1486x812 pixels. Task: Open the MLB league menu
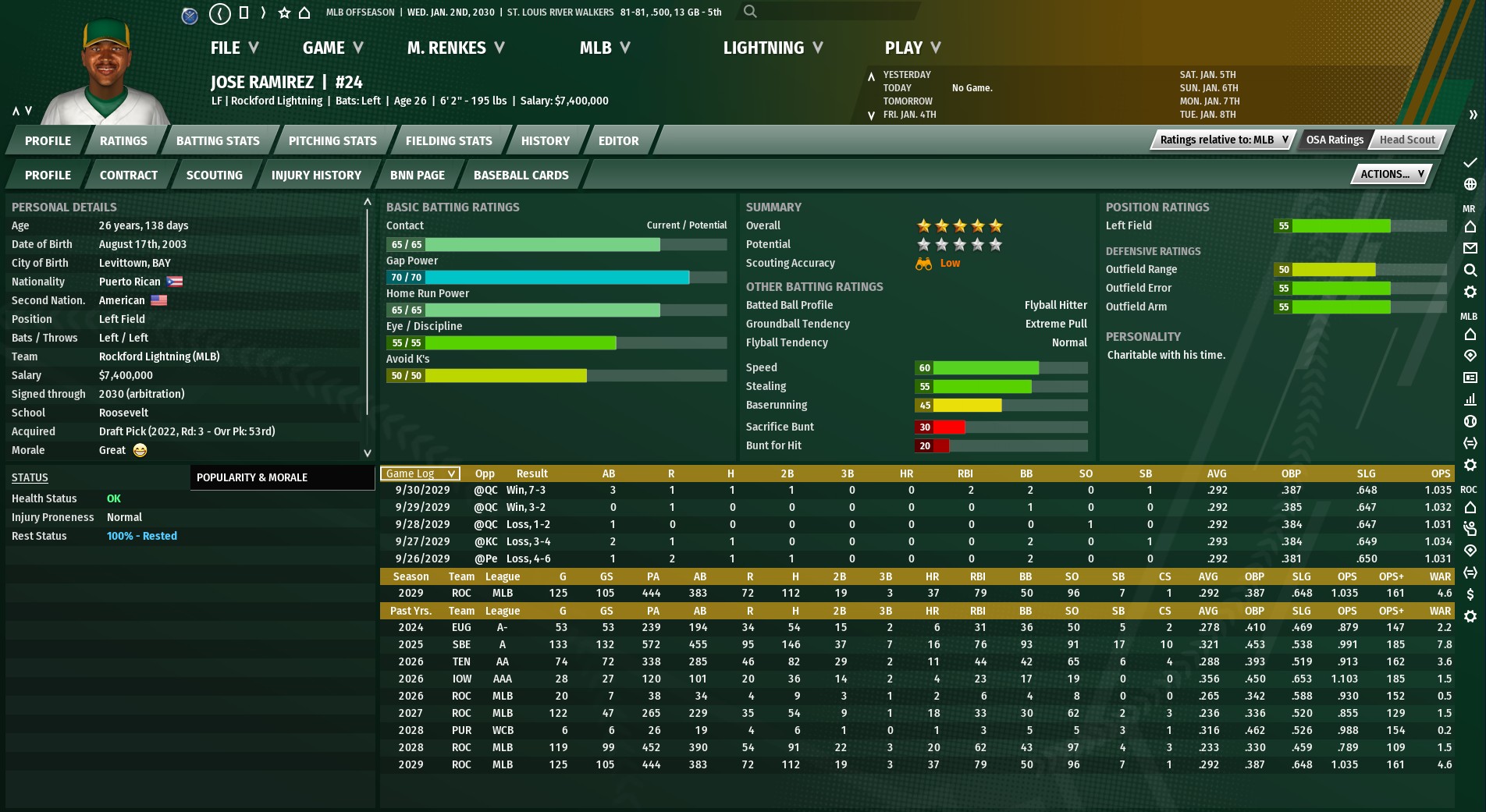click(x=605, y=48)
